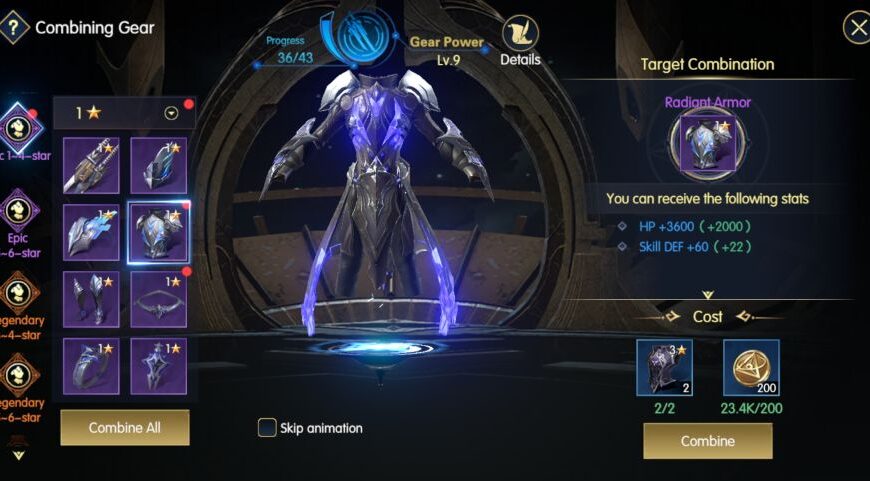Select the gauntlet with blue glow slot
The height and width of the screenshot is (481, 870).
(x=91, y=233)
